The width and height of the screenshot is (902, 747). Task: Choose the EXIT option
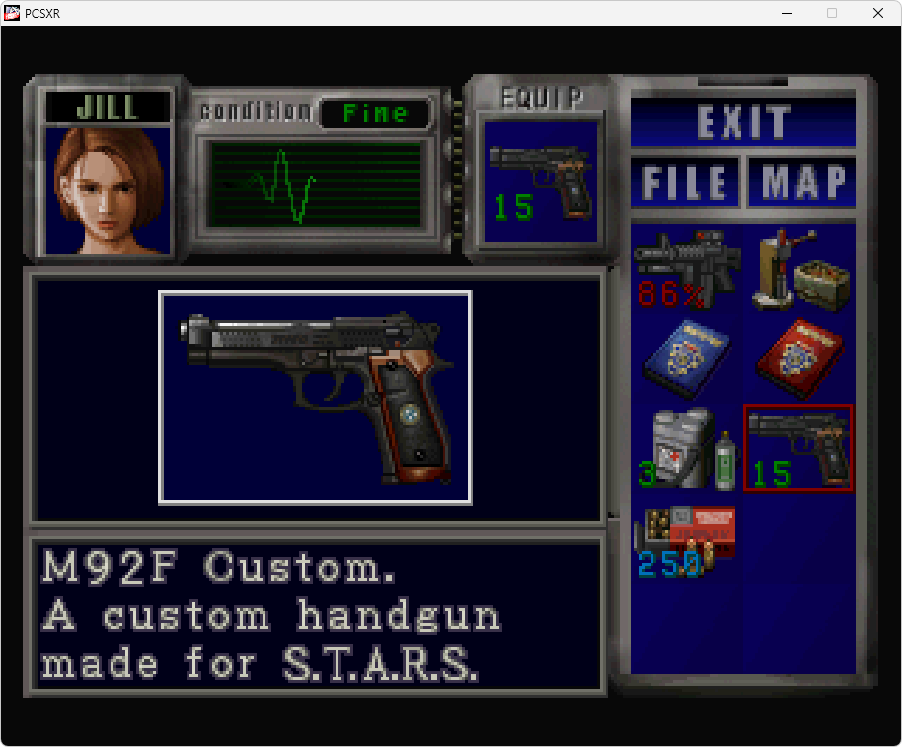[743, 121]
